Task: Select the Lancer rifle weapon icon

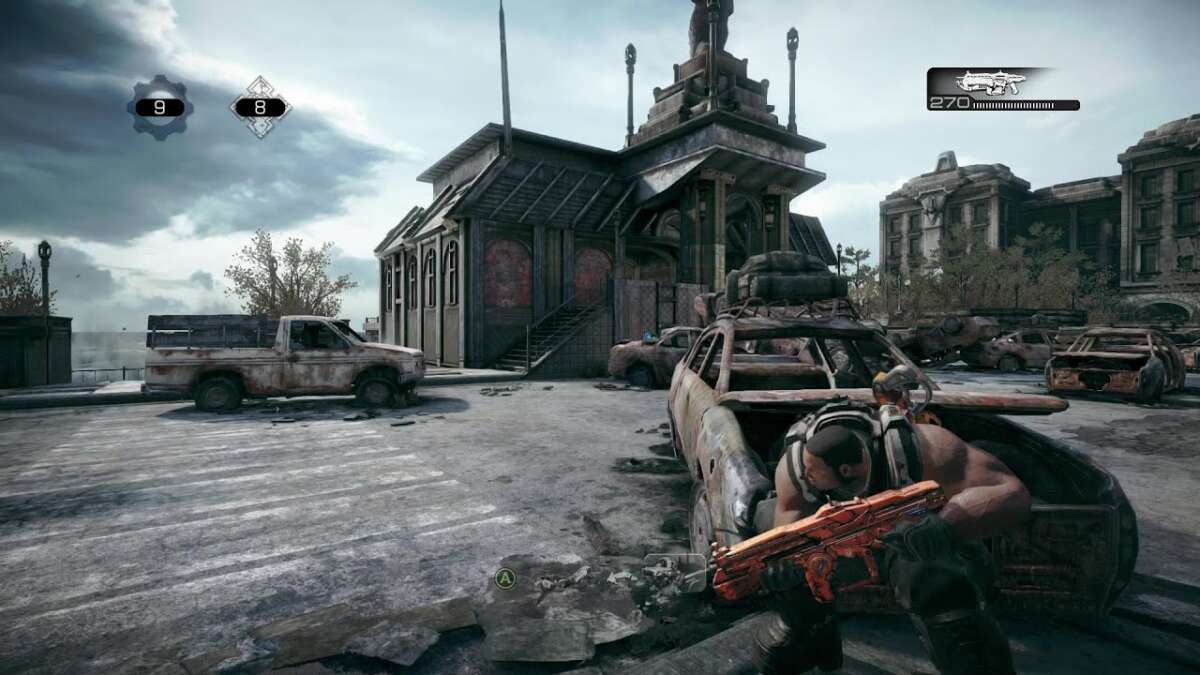Action: (x=988, y=83)
